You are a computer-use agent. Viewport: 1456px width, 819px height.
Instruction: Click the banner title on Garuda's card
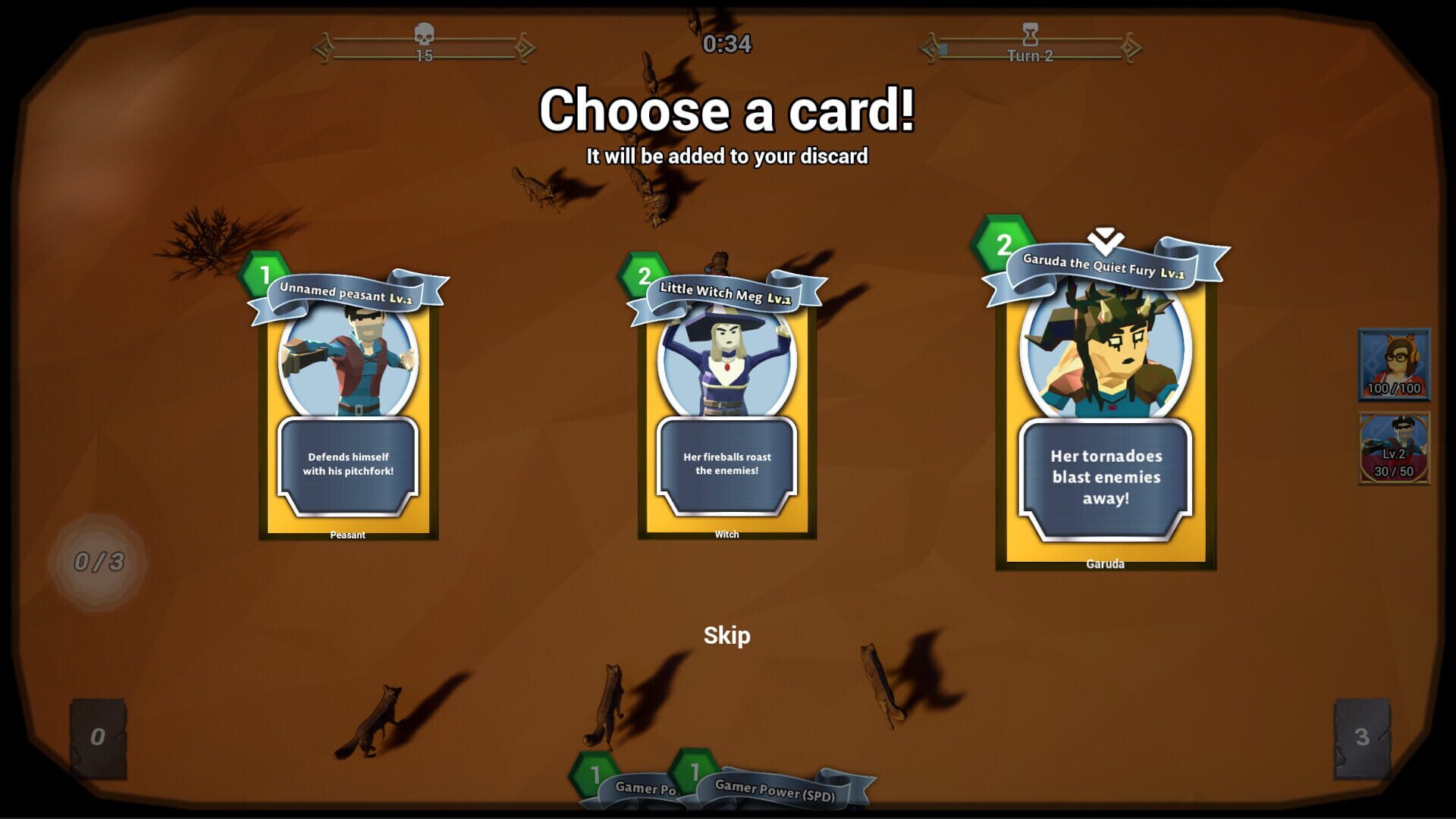1099,265
